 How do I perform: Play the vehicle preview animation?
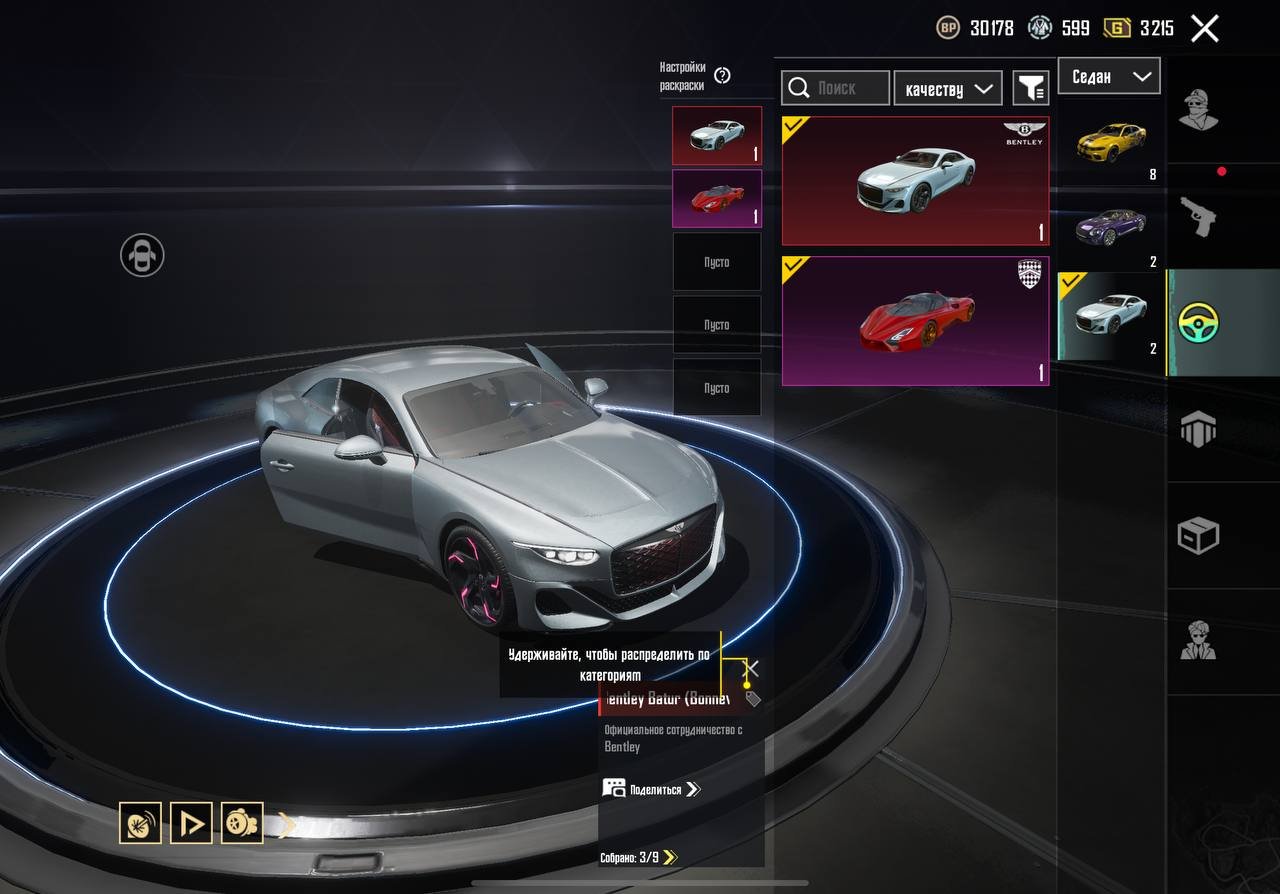[x=191, y=823]
